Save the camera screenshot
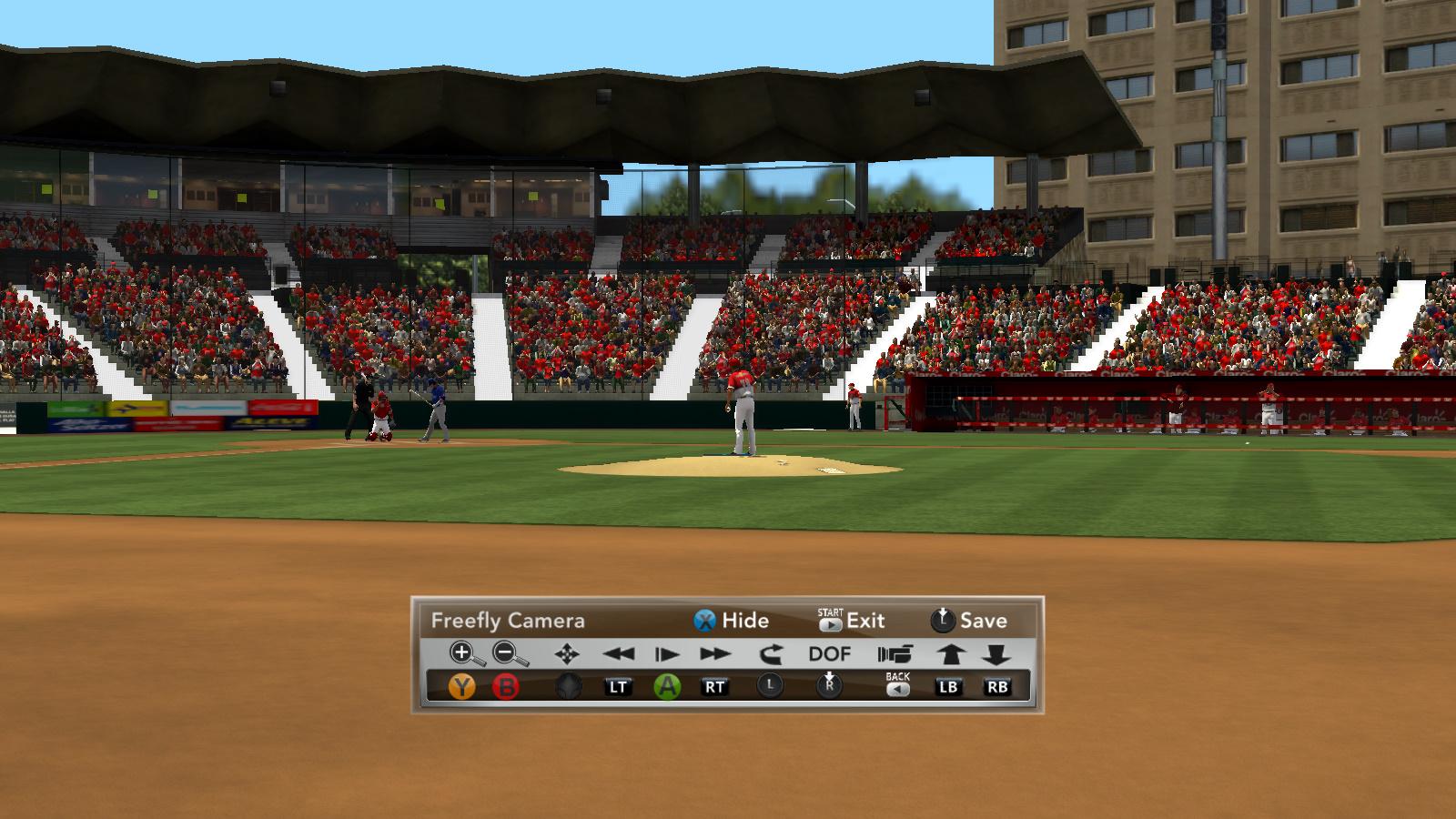1456x819 pixels. click(969, 621)
